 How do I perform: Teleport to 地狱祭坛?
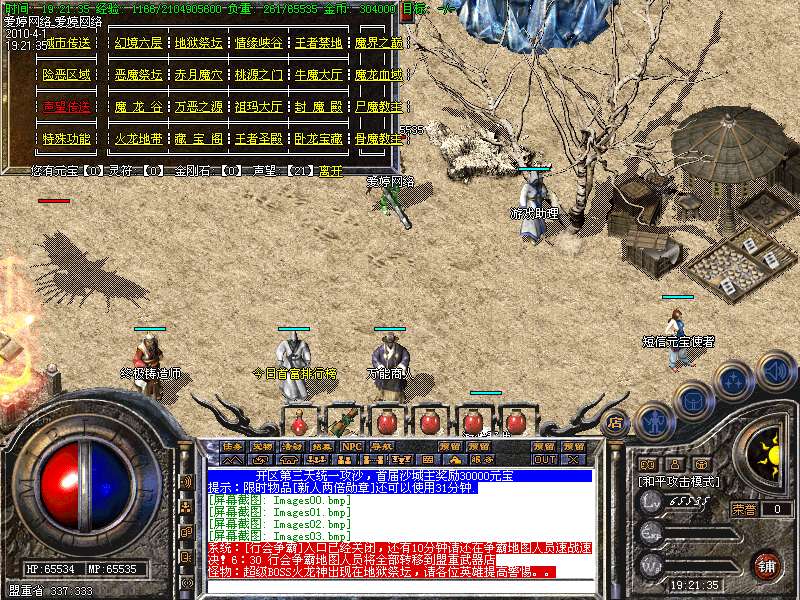point(198,44)
